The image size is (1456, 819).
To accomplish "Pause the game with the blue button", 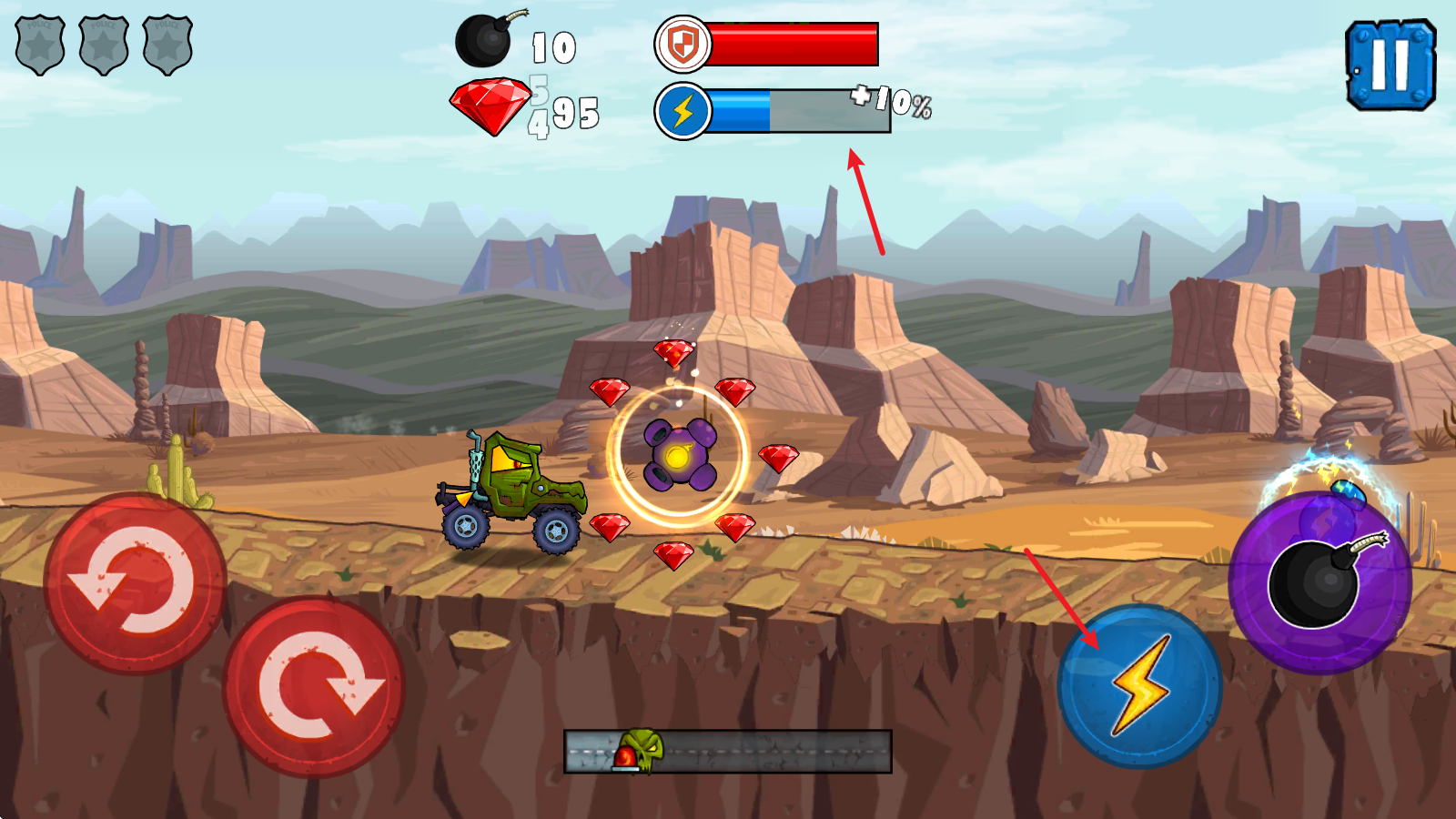I will 1390,66.
